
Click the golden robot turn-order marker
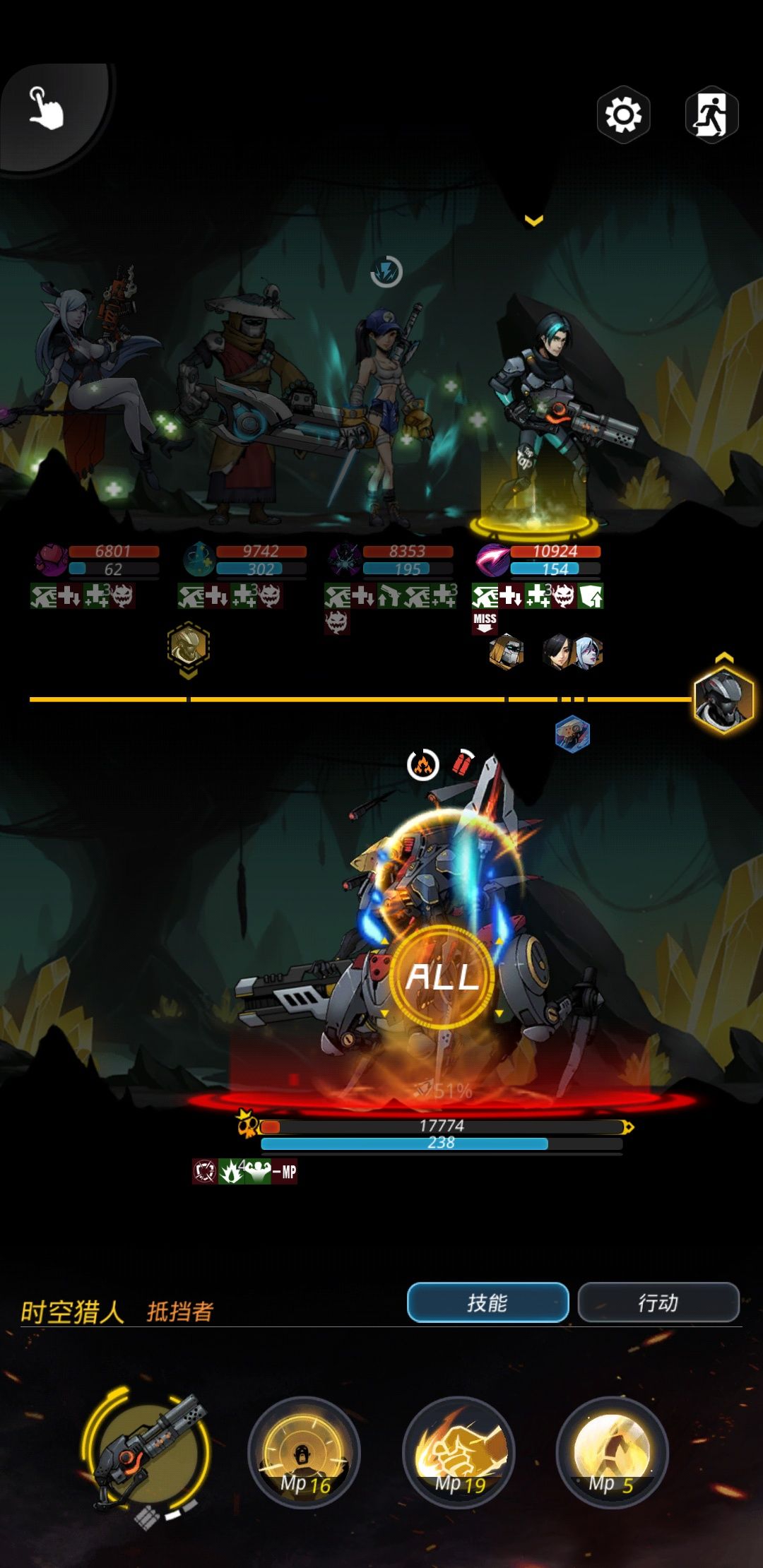(188, 645)
